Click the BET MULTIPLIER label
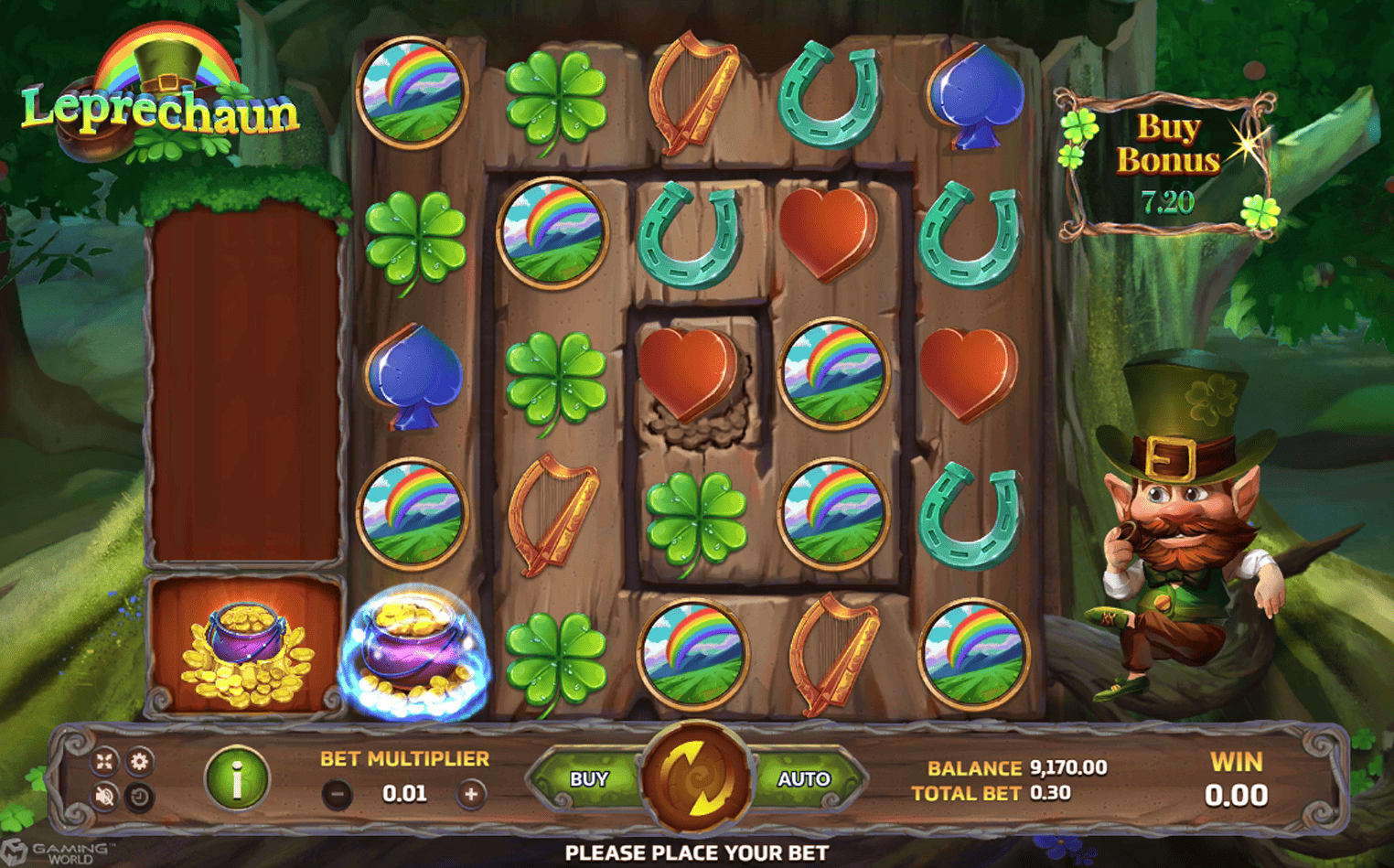Viewport: 1394px width, 868px height. point(403,758)
